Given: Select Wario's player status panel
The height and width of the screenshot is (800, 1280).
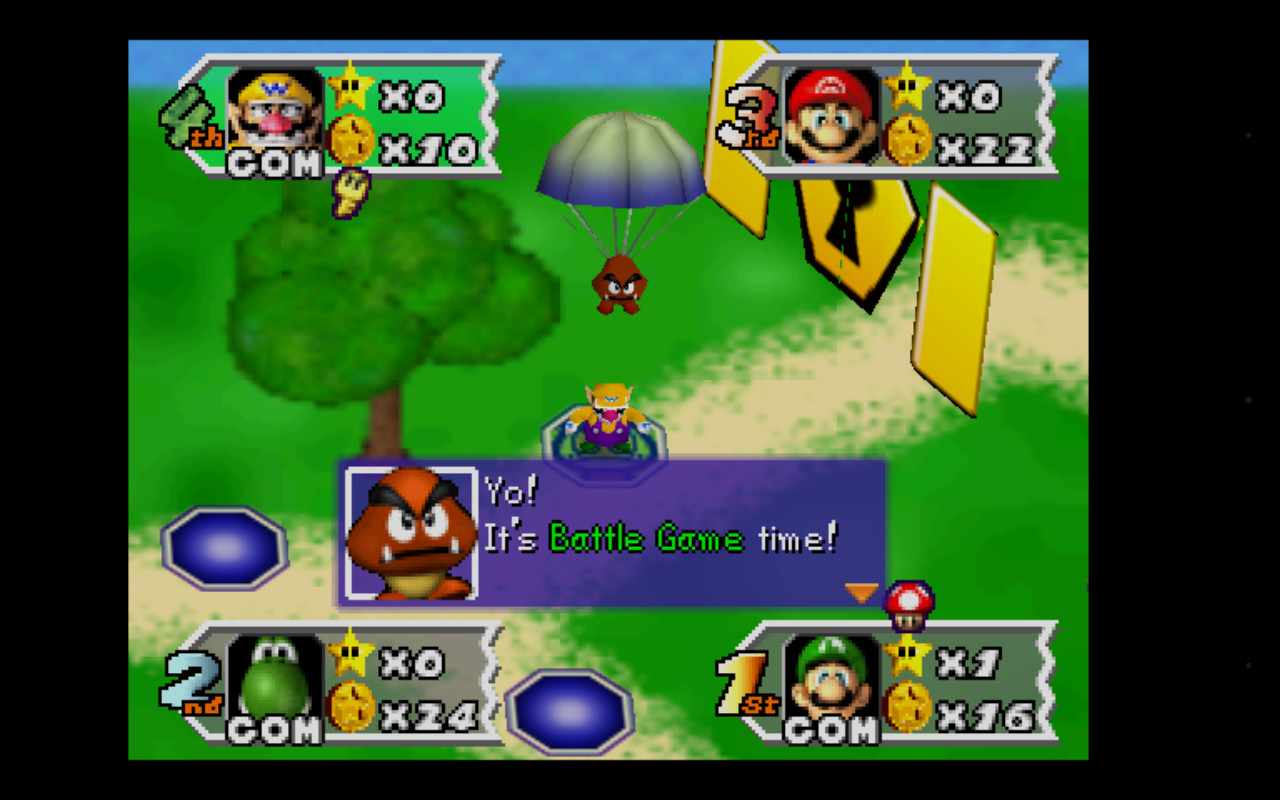Looking at the screenshot, I should pos(340,115).
